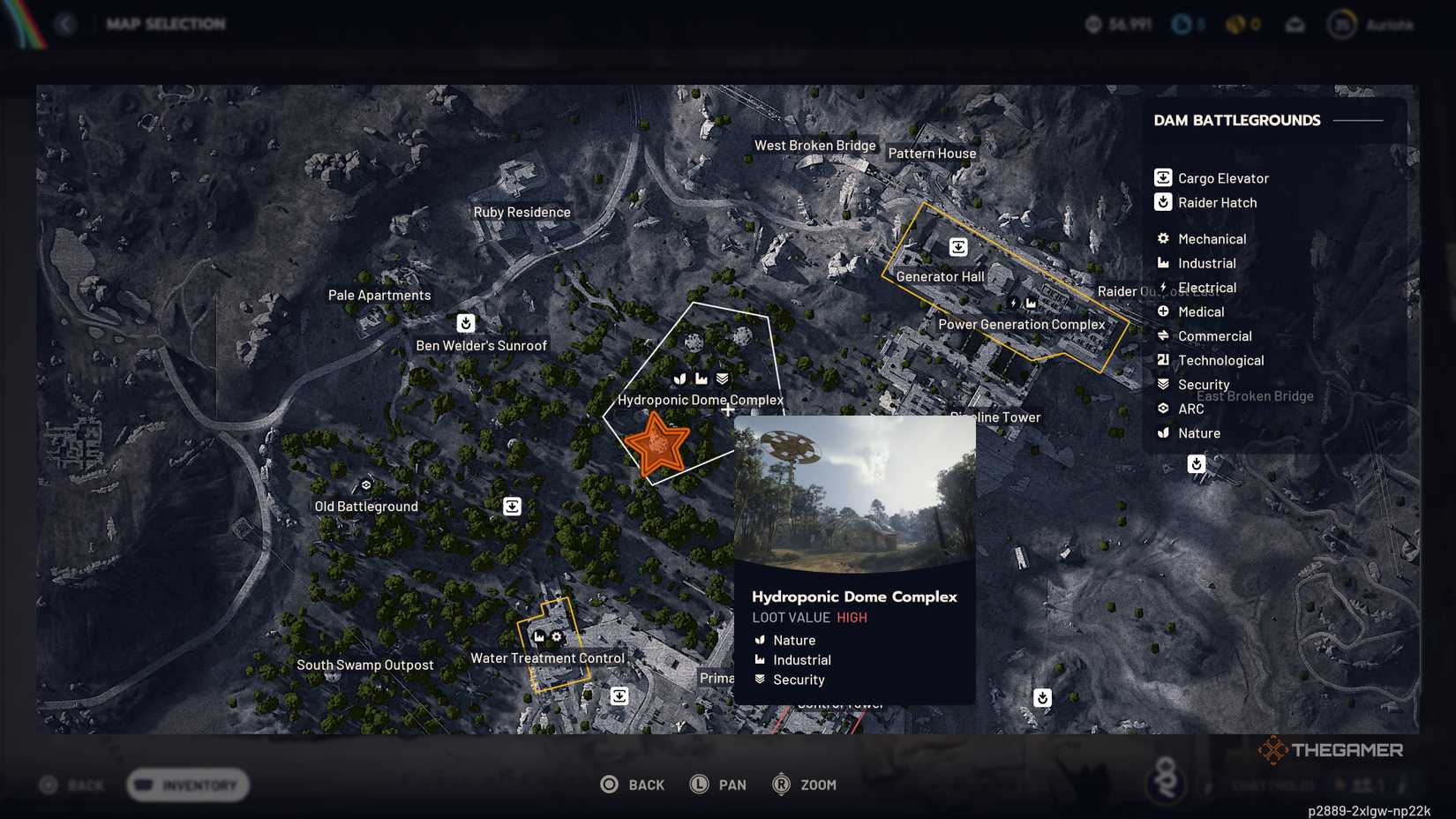The height and width of the screenshot is (819, 1456).
Task: Select the Map Selection header
Action: (166, 24)
